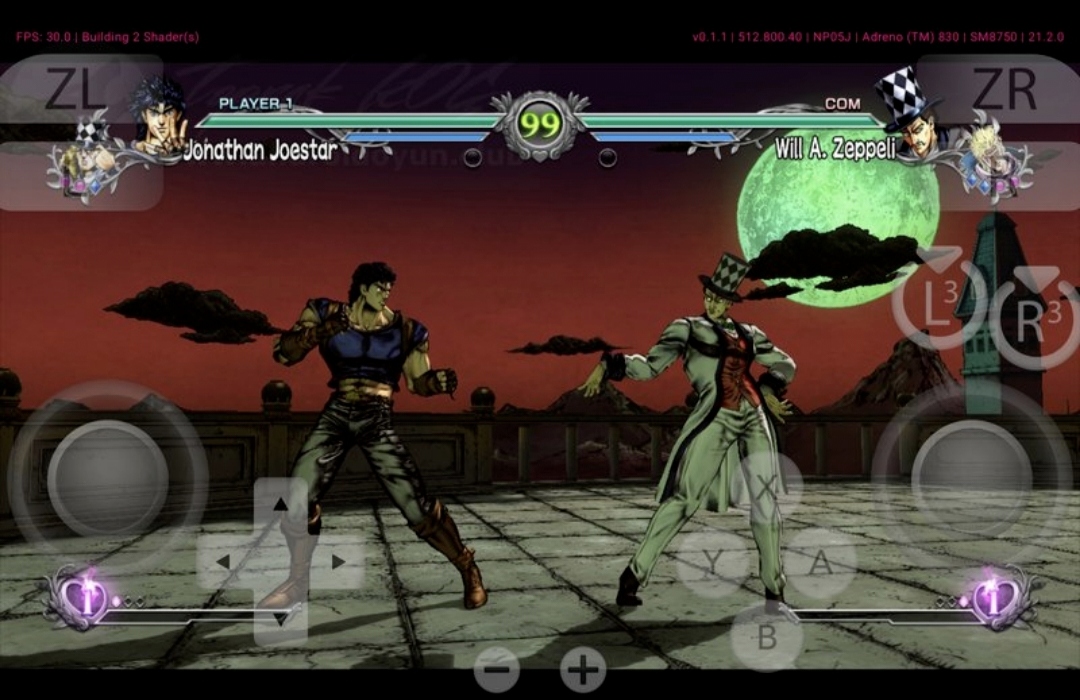This screenshot has height=700, width=1080.
Task: Tap the minus touch button
Action: (x=497, y=668)
